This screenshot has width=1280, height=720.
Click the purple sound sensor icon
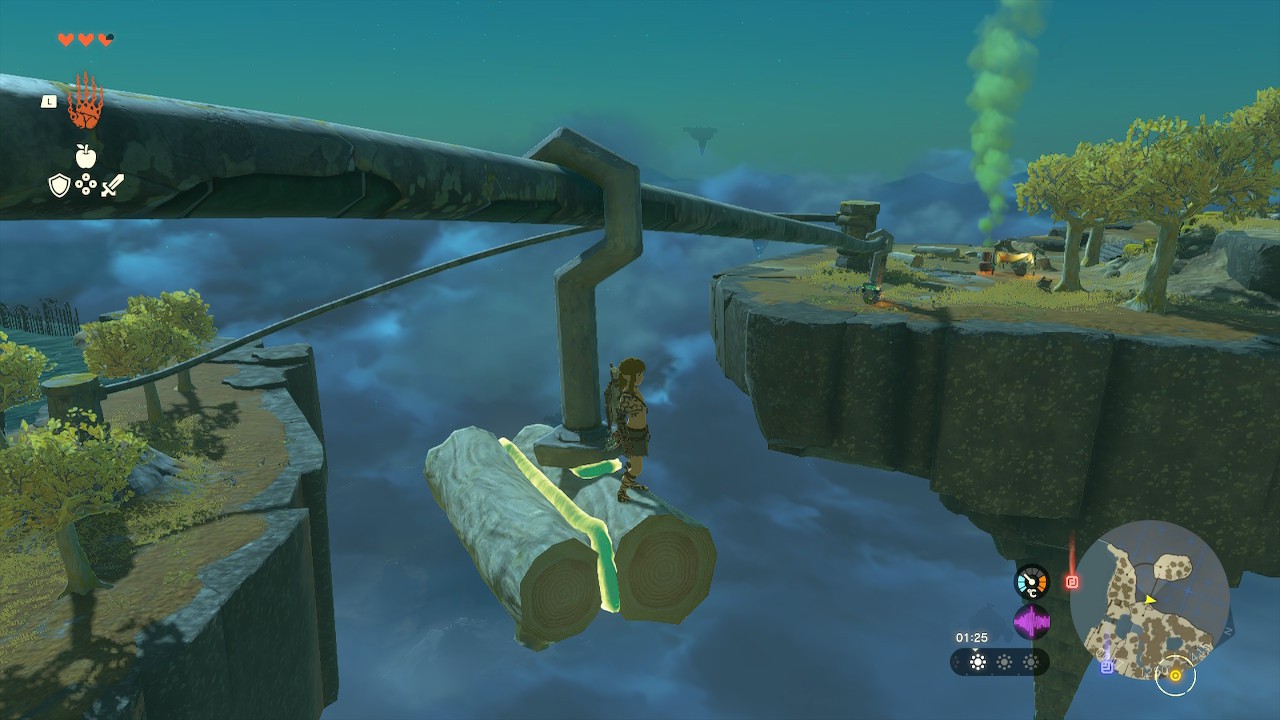point(1031,622)
